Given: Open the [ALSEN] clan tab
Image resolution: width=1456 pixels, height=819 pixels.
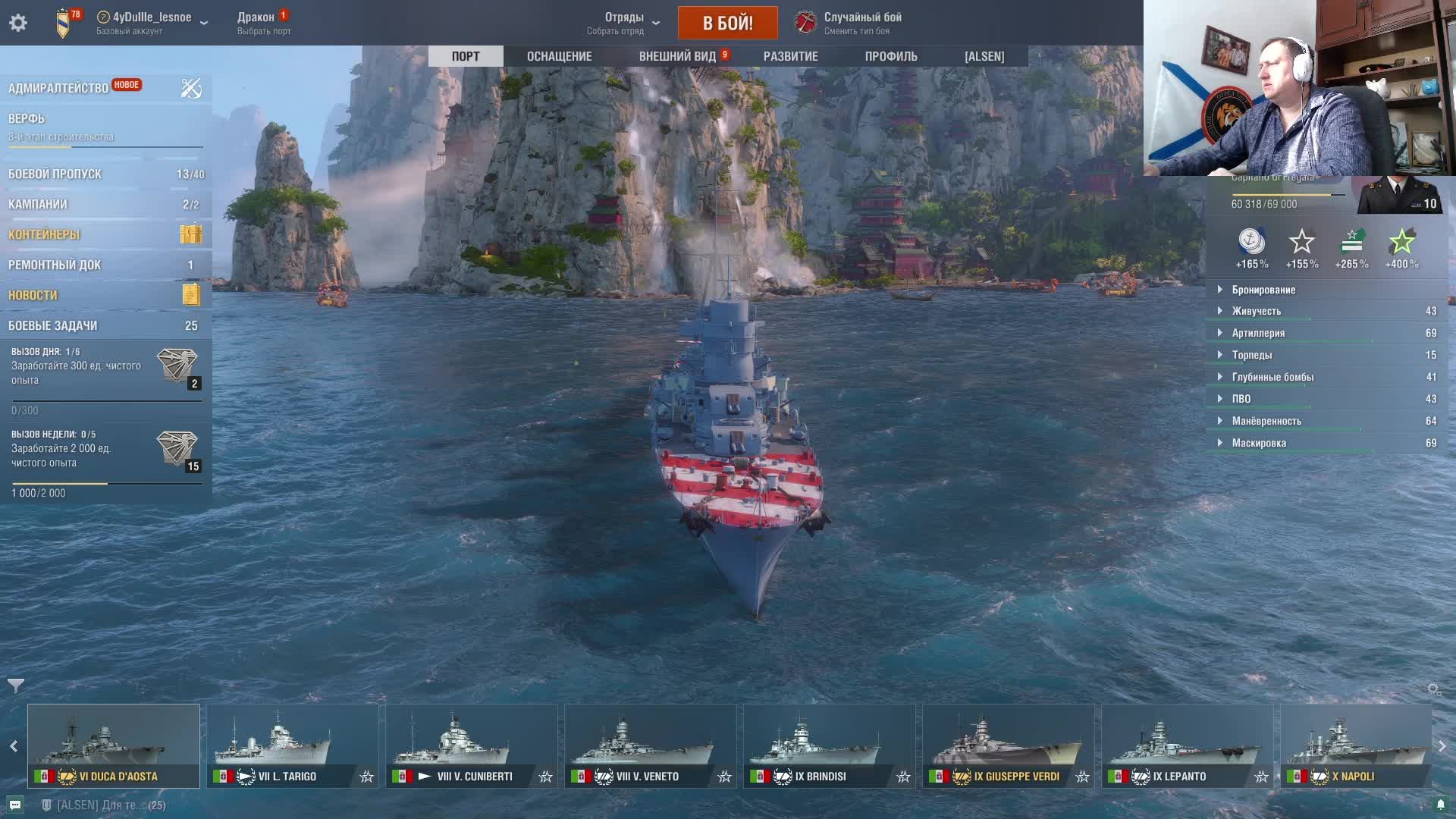Looking at the screenshot, I should [x=984, y=56].
